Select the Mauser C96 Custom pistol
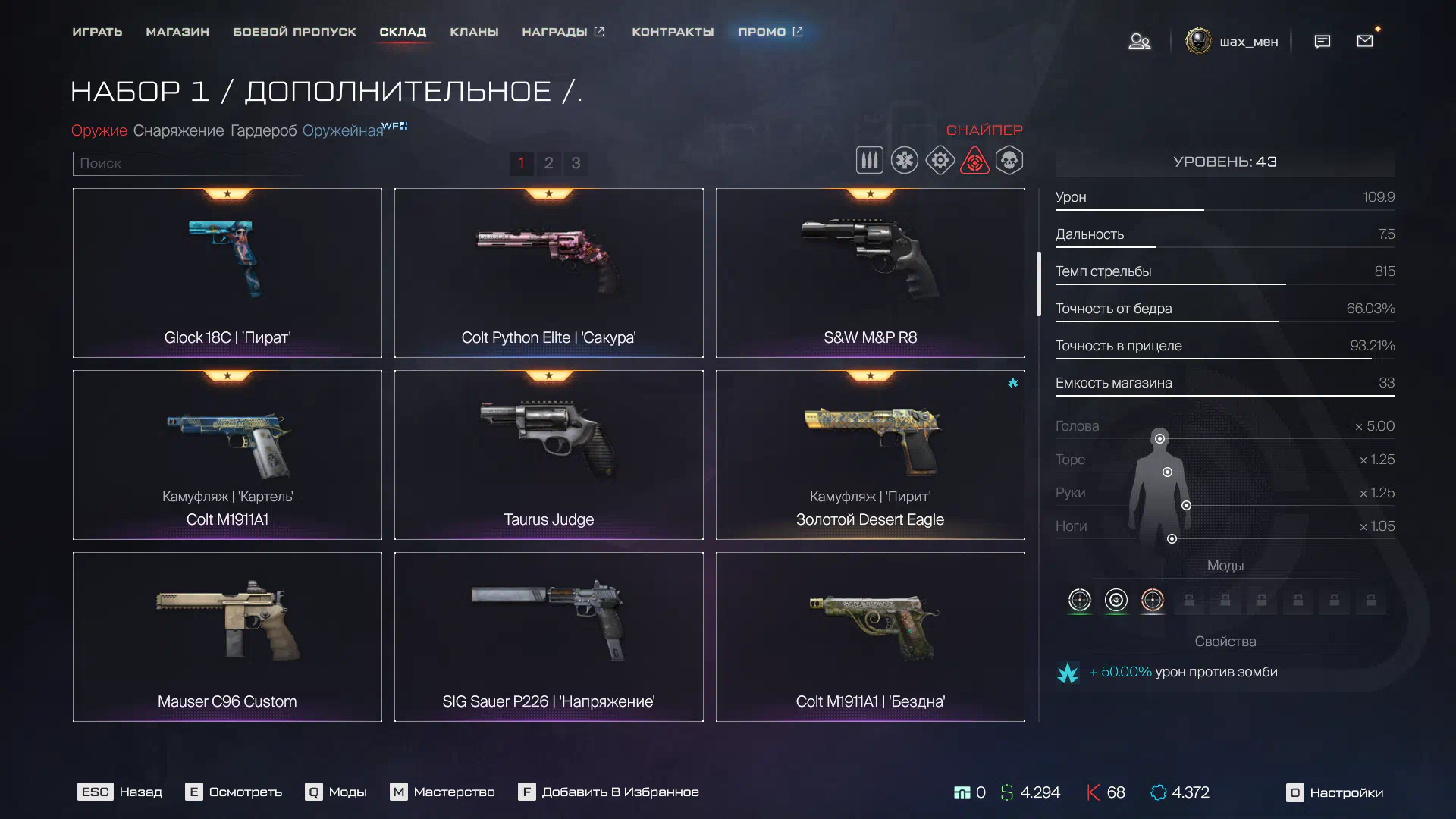Viewport: 1456px width, 819px height. click(227, 637)
